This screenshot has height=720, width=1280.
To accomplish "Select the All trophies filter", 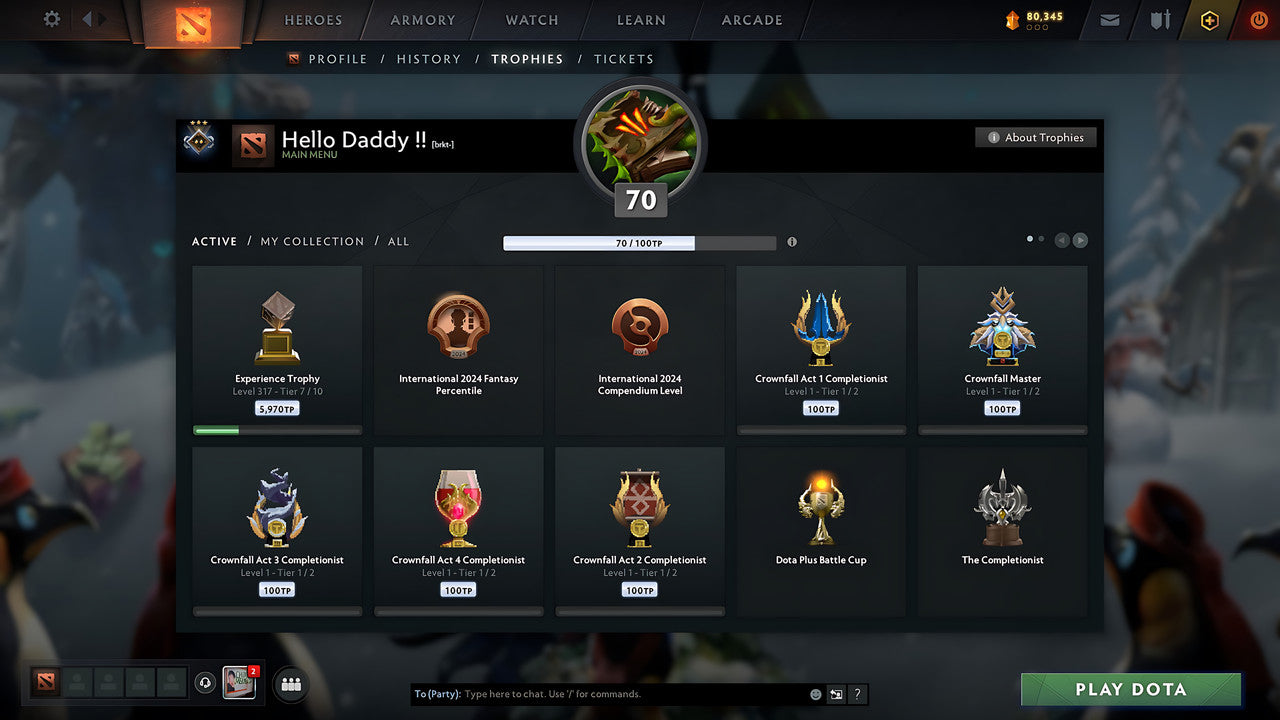I will (398, 242).
